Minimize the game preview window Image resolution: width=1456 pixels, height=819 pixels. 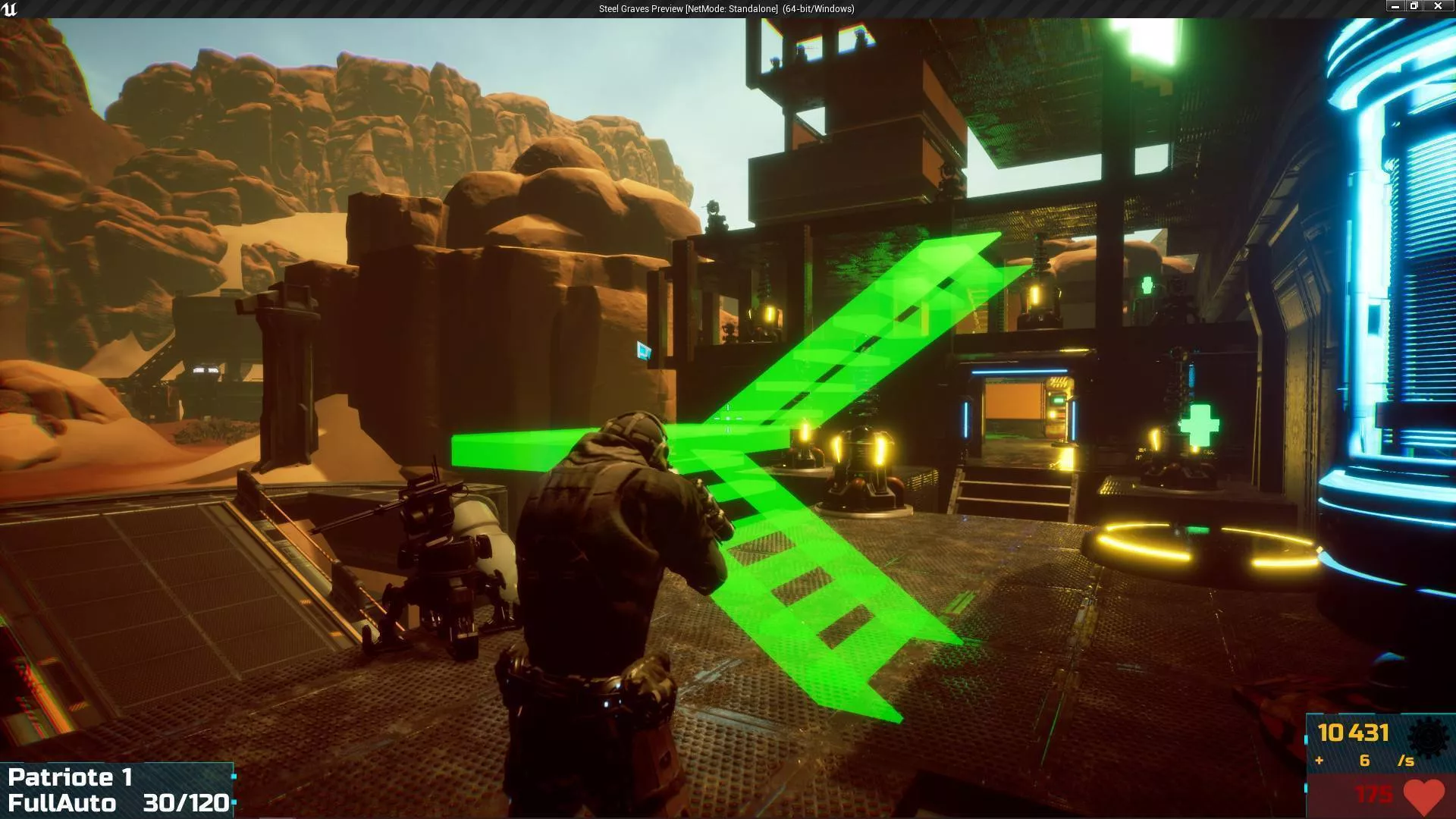click(1395, 6)
